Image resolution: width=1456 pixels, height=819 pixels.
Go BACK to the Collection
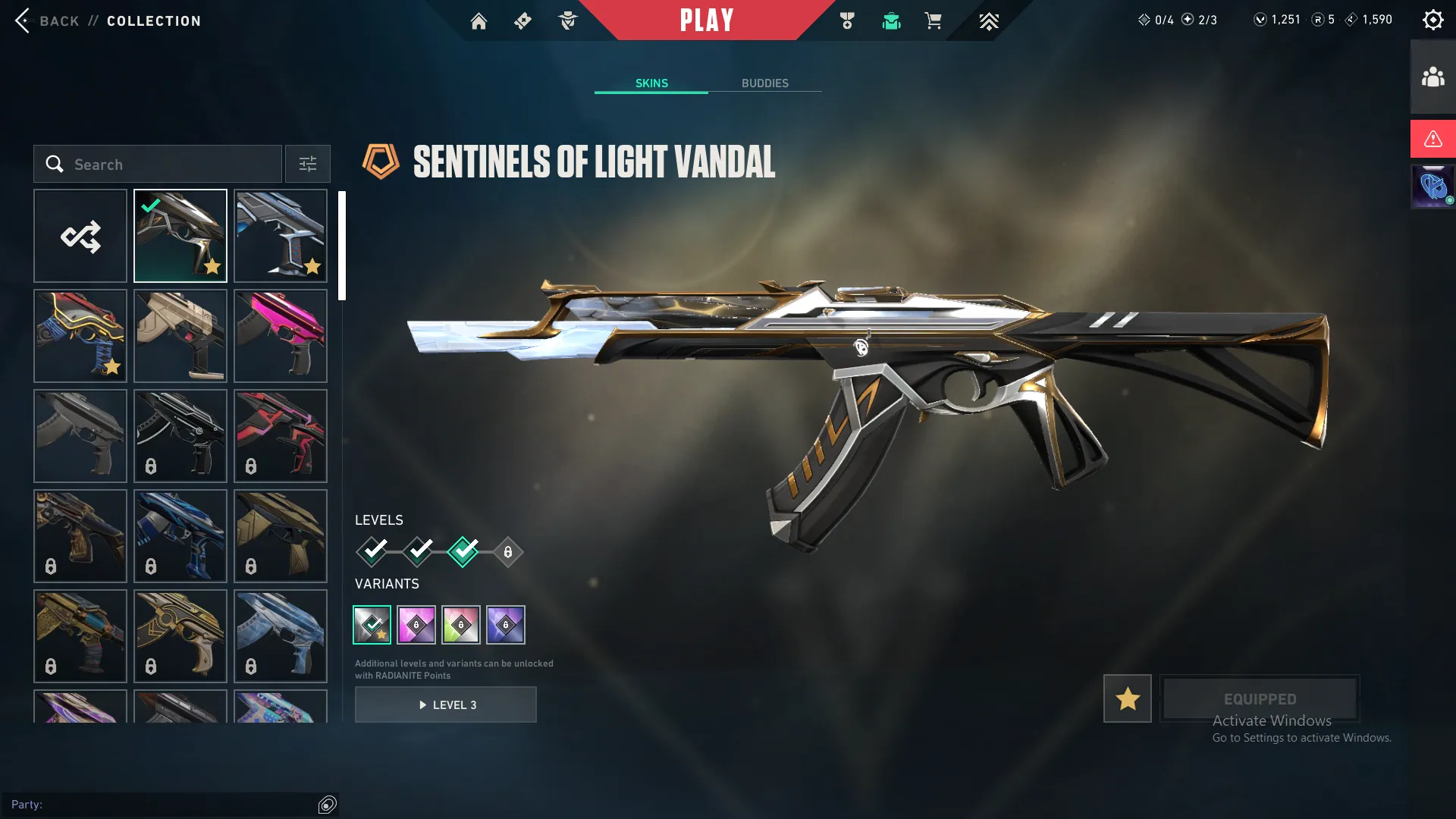click(45, 20)
